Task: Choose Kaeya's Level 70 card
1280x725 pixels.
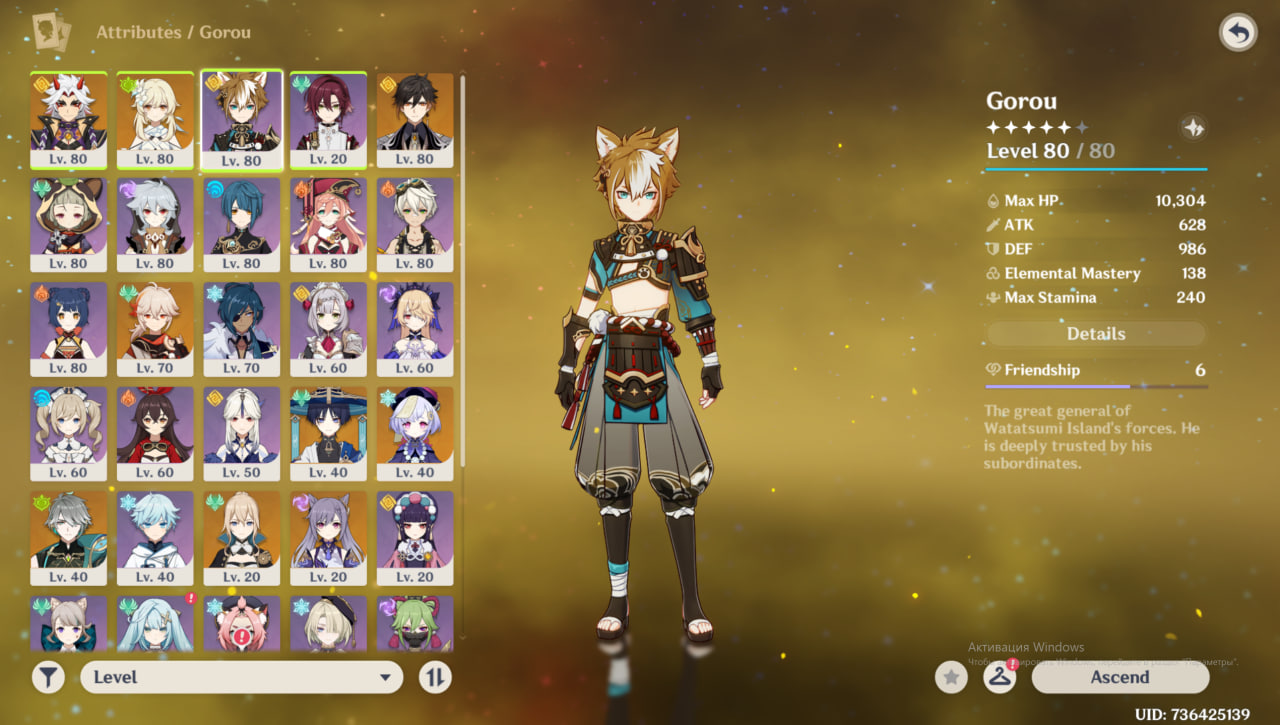Action: click(x=242, y=329)
